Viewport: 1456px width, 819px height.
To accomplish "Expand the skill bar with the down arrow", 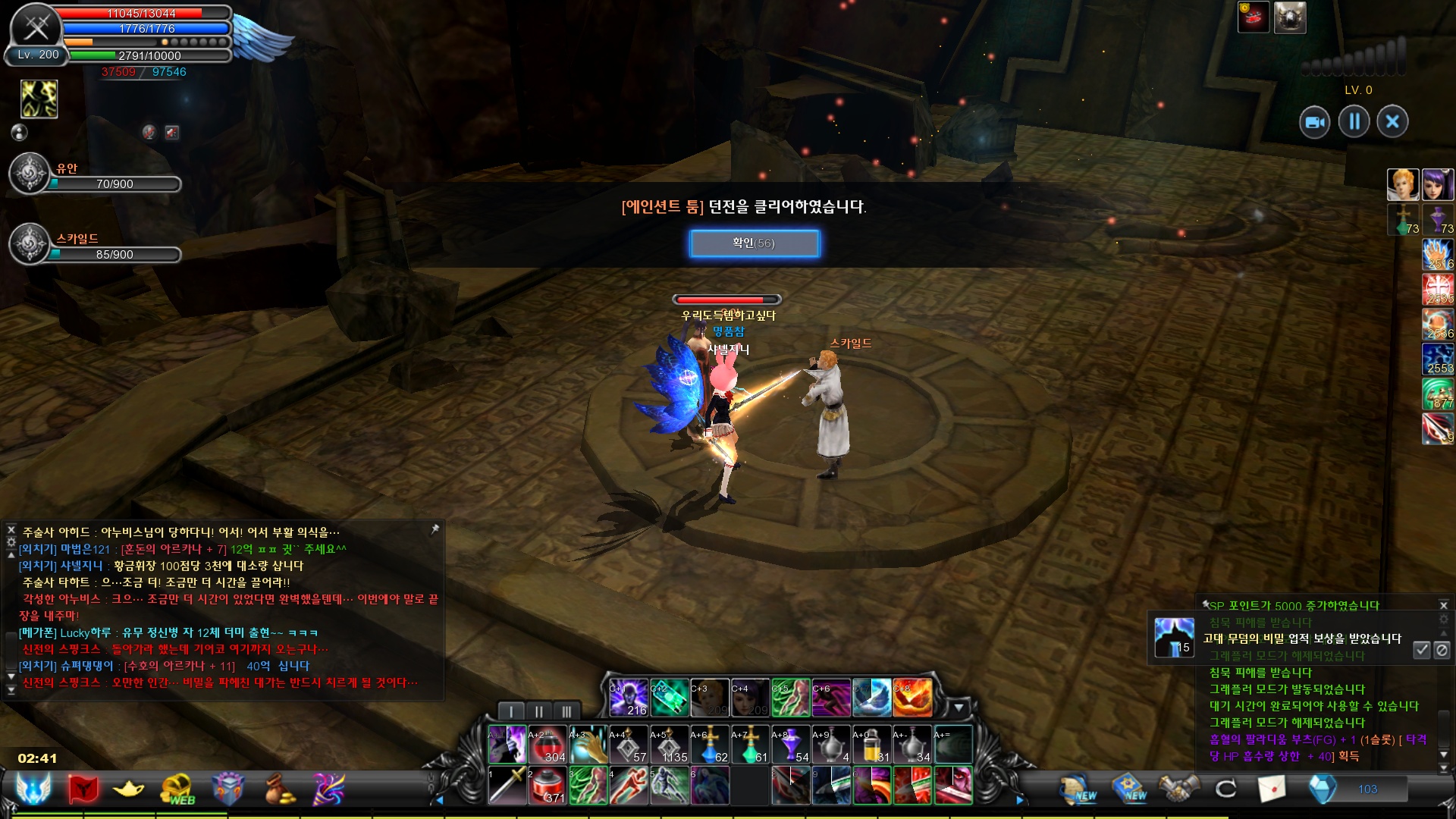I will (x=959, y=708).
